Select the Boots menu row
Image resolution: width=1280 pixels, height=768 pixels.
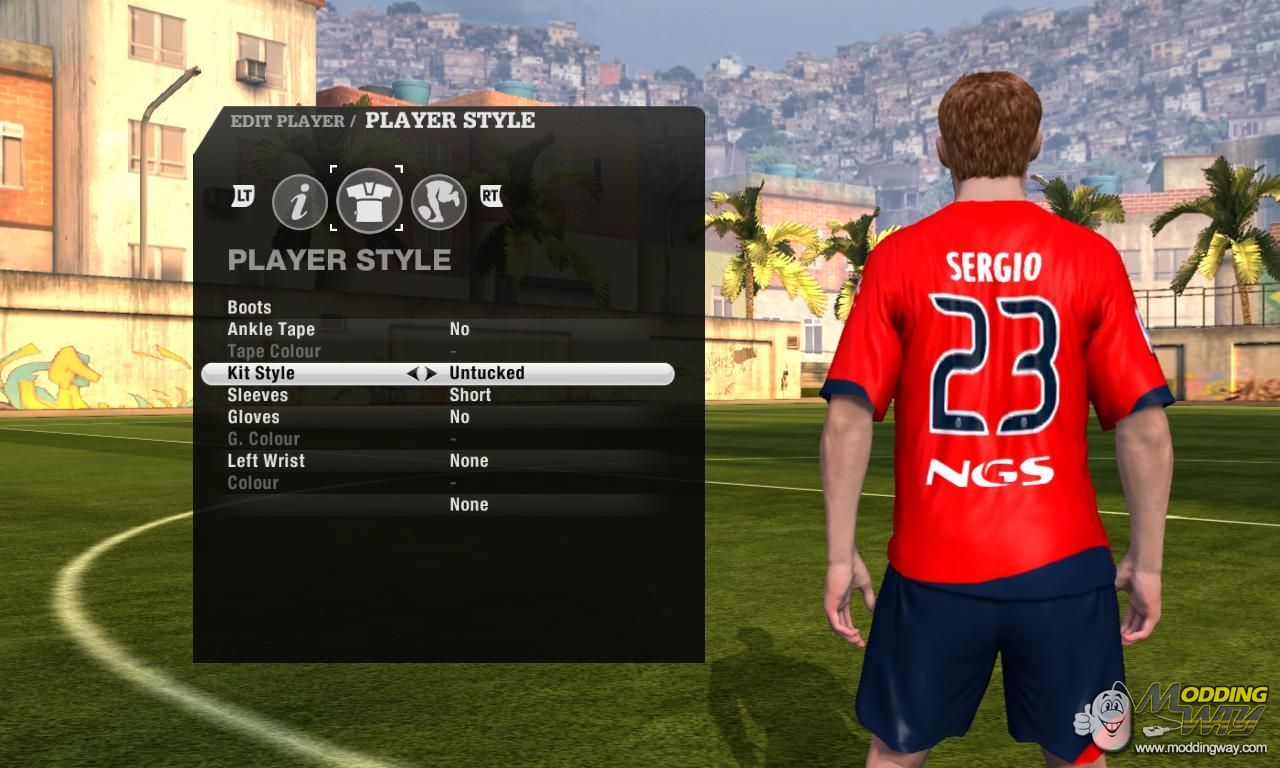(x=250, y=307)
